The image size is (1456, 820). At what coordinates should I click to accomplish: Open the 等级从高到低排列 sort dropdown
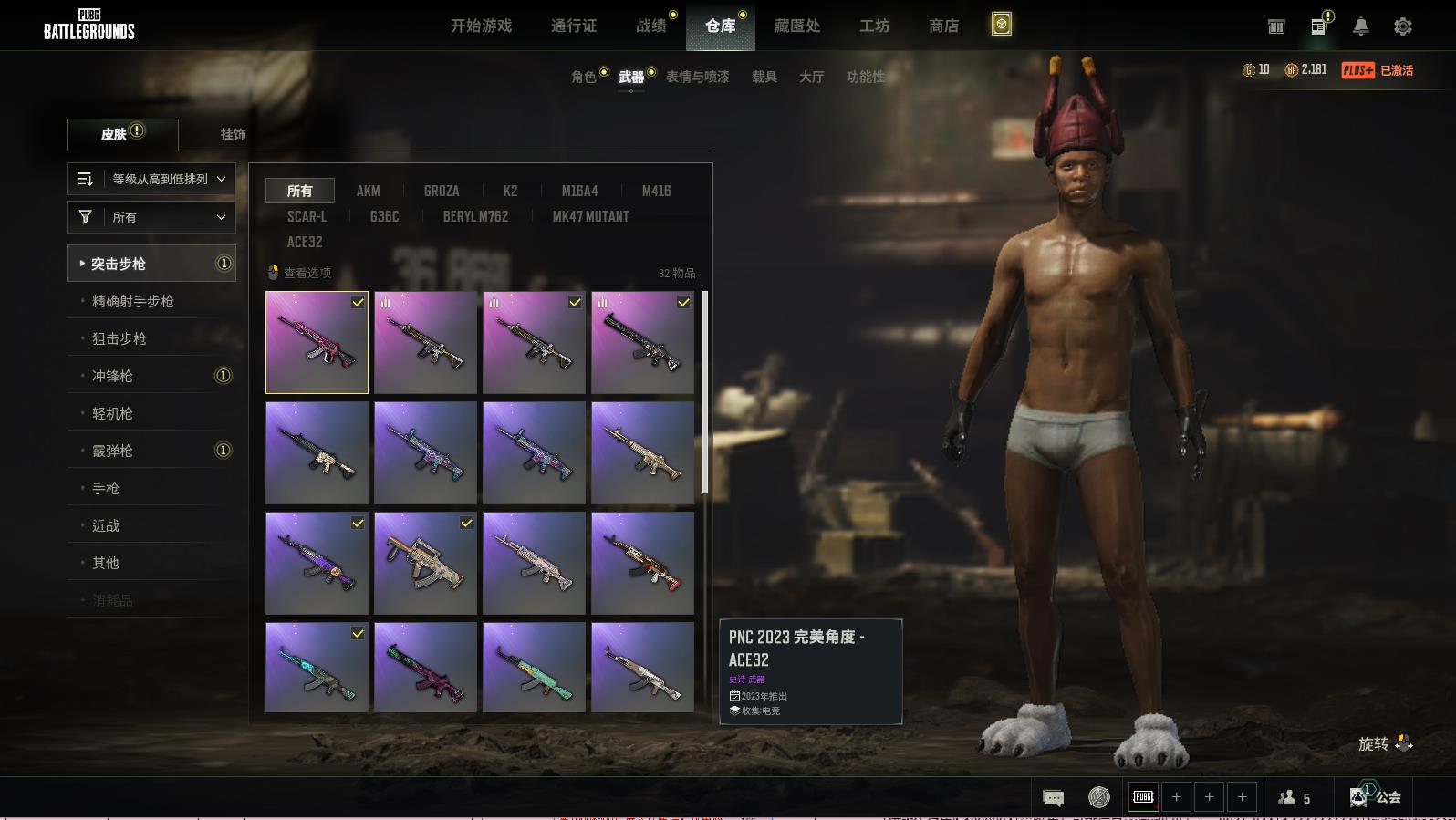(151, 179)
